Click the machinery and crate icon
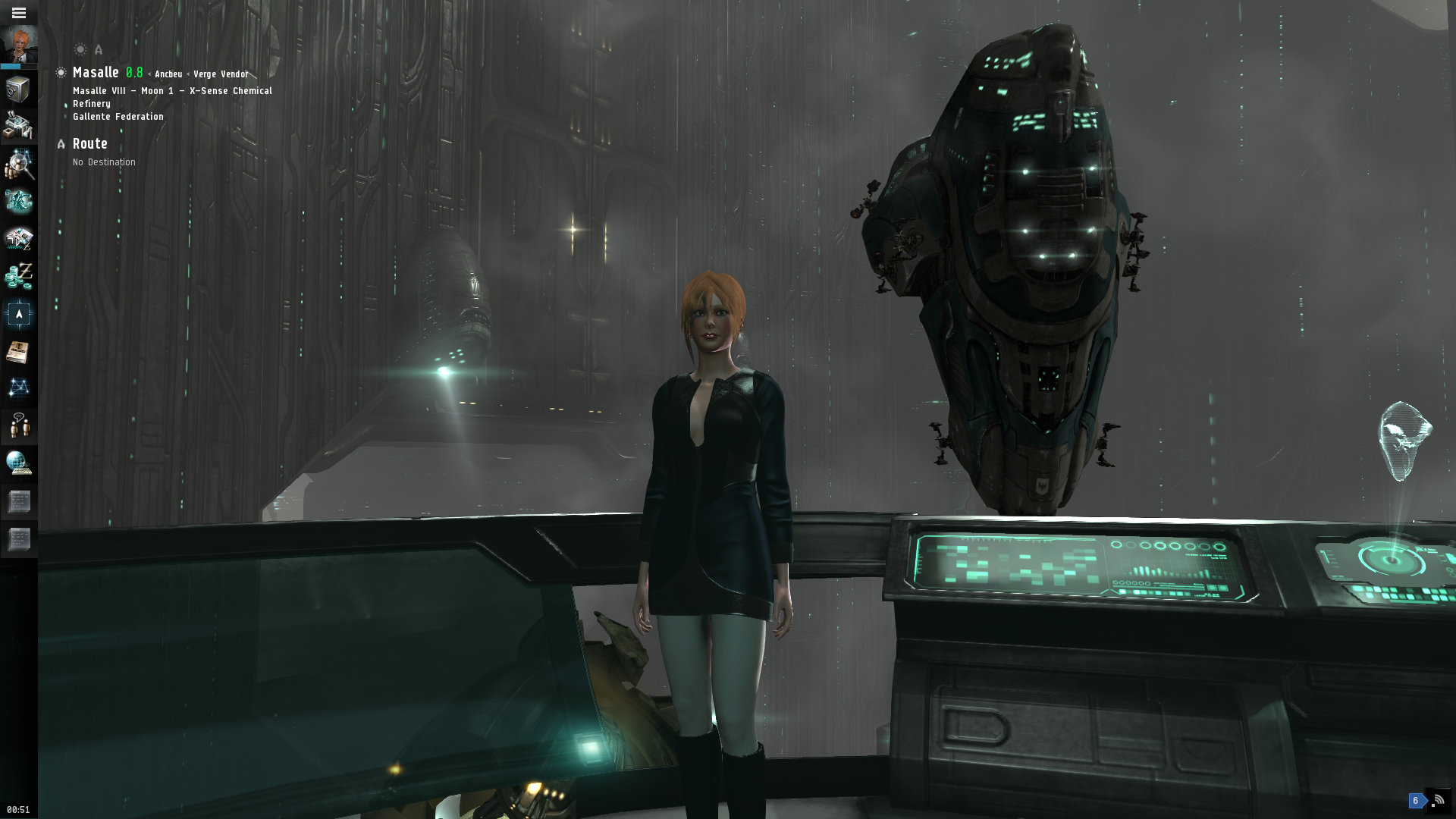 pyautogui.click(x=18, y=126)
